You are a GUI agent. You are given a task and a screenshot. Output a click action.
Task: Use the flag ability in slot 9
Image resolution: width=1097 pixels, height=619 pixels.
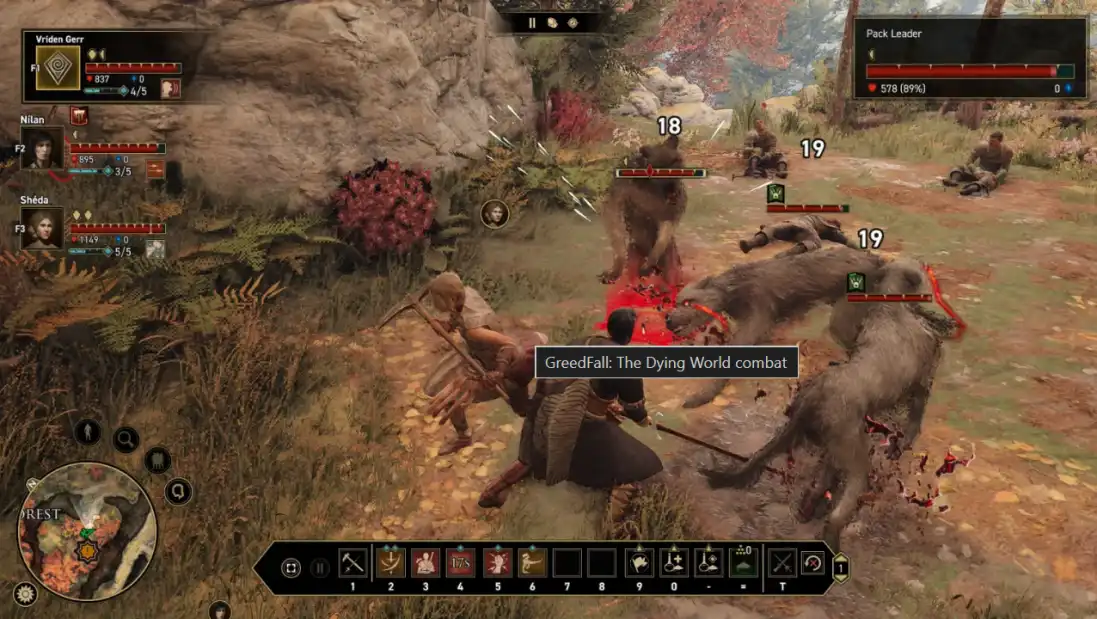pos(638,563)
